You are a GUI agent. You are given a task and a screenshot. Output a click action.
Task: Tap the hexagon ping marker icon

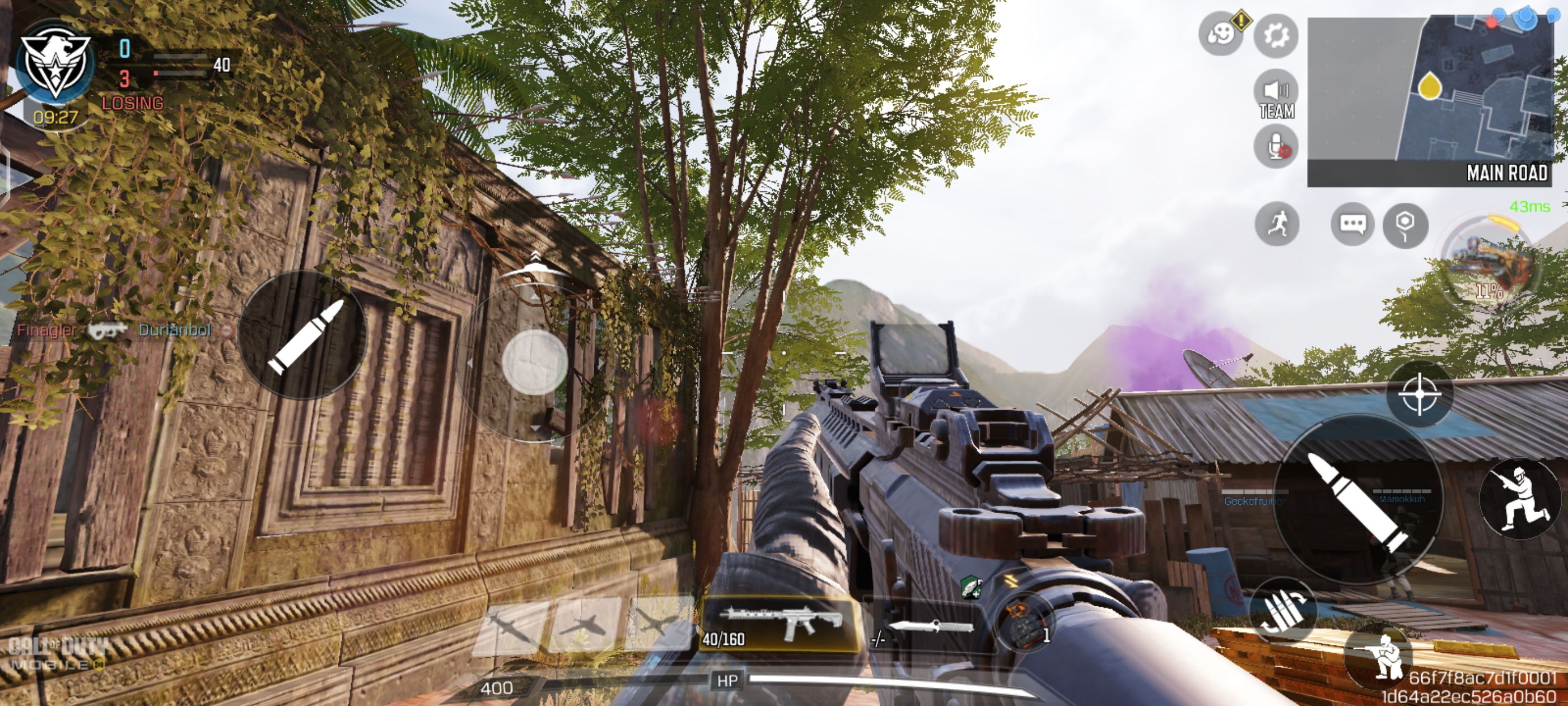point(1405,224)
